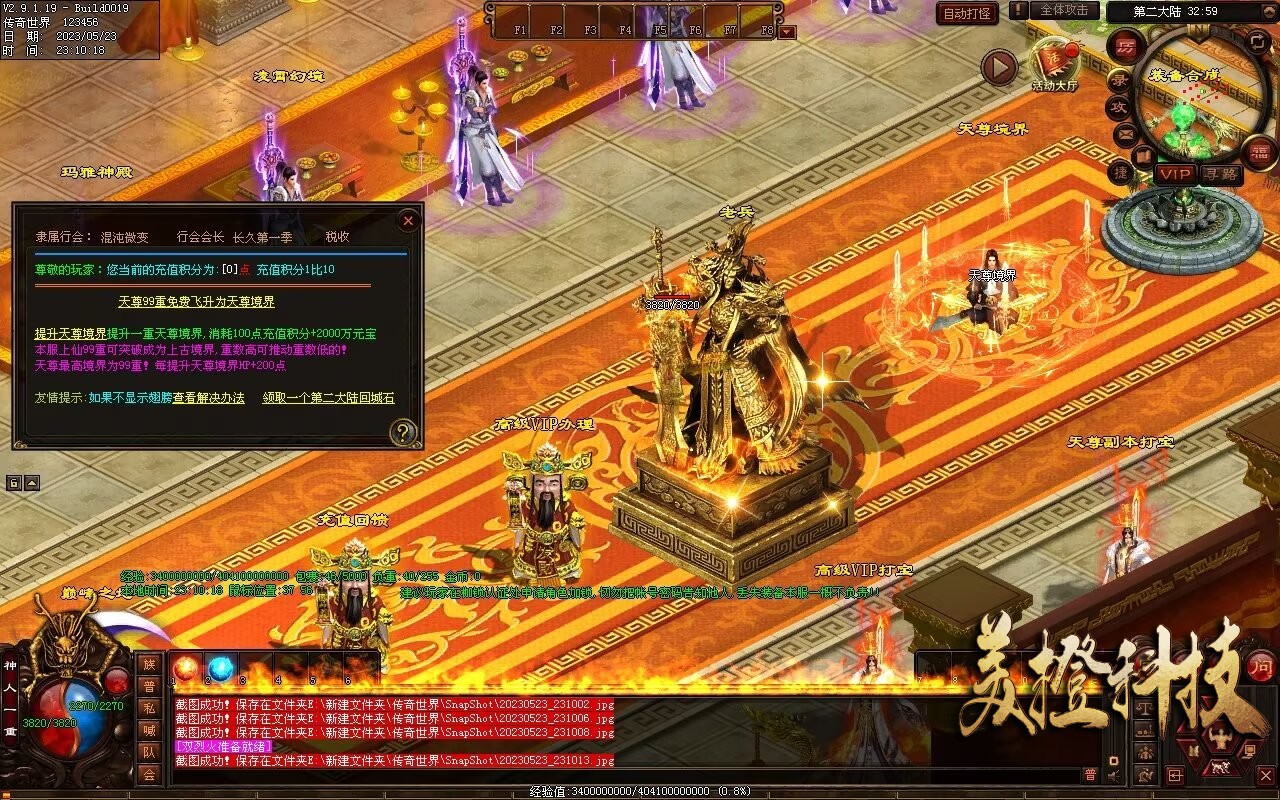Click the circular minimap
Viewport: 1280px width, 800px height.
click(x=1191, y=100)
